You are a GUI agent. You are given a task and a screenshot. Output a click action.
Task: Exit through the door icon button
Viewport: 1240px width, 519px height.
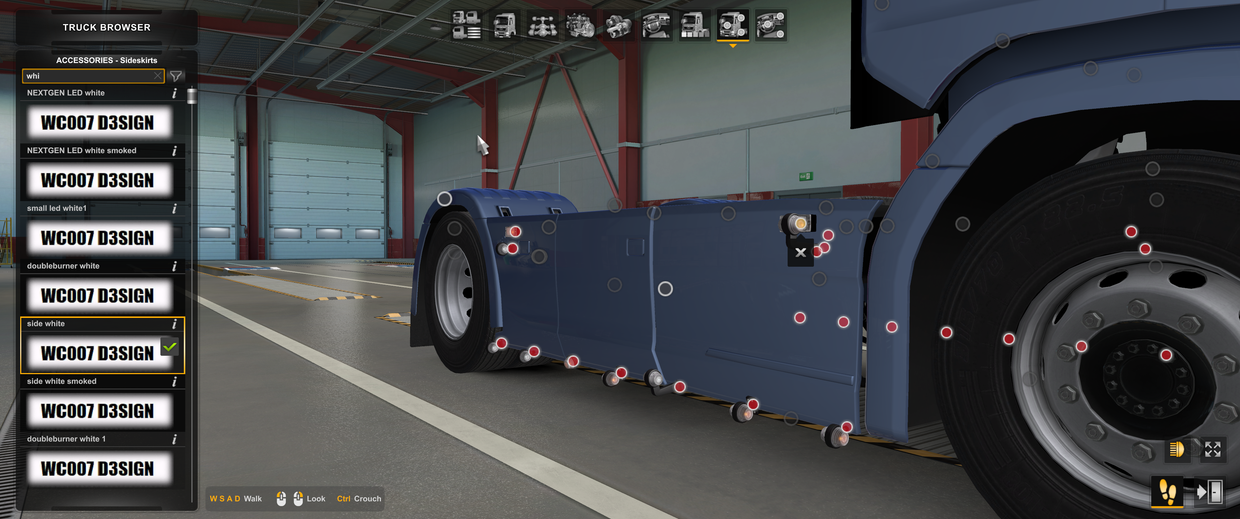[1209, 491]
